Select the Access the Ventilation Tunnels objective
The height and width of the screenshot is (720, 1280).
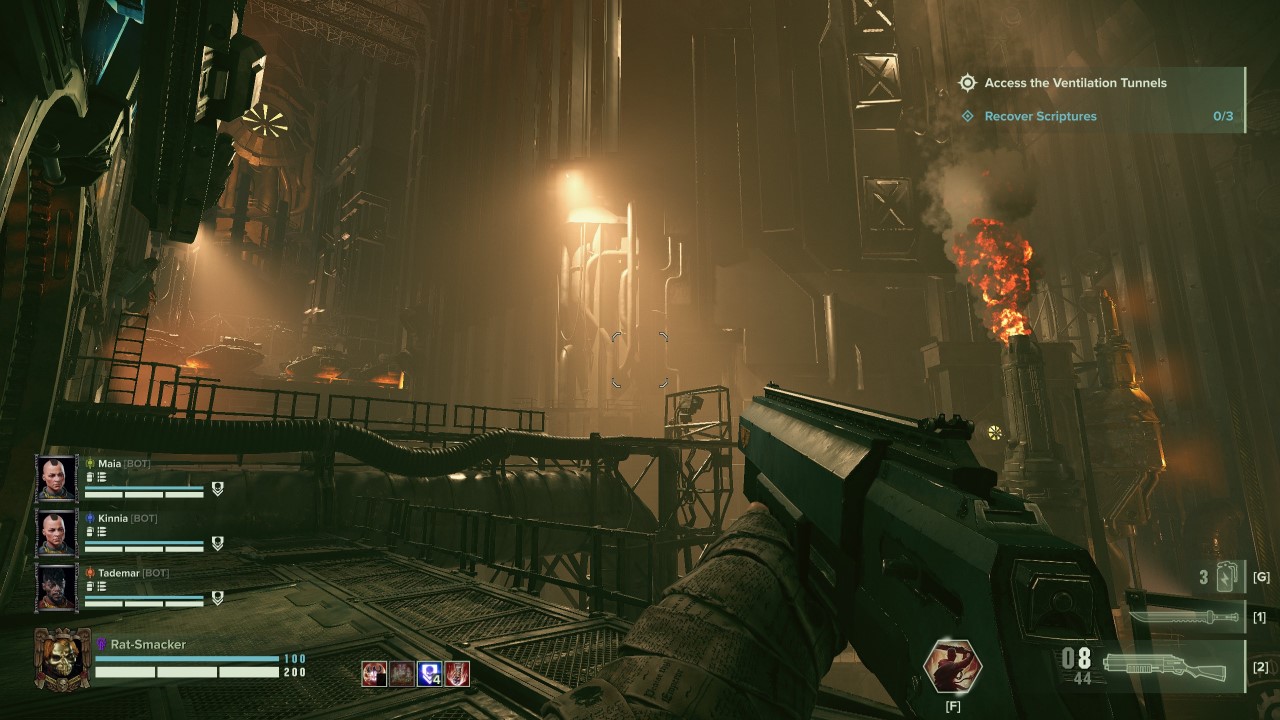[x=1075, y=83]
